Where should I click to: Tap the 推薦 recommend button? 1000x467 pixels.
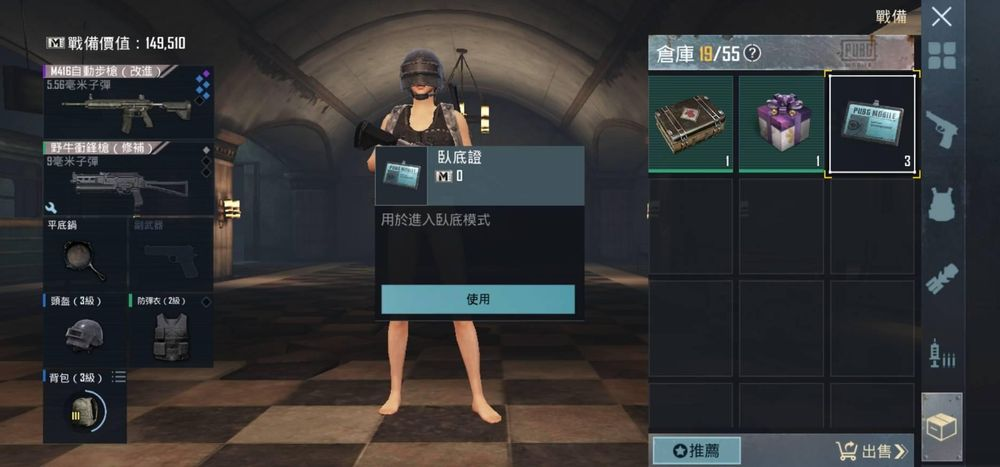point(697,450)
